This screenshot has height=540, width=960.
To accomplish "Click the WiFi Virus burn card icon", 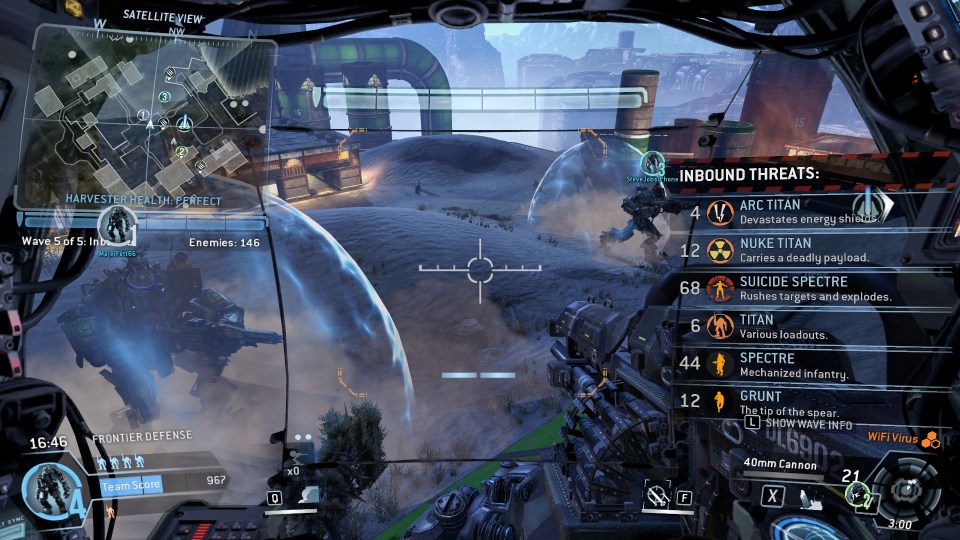I will 930,438.
